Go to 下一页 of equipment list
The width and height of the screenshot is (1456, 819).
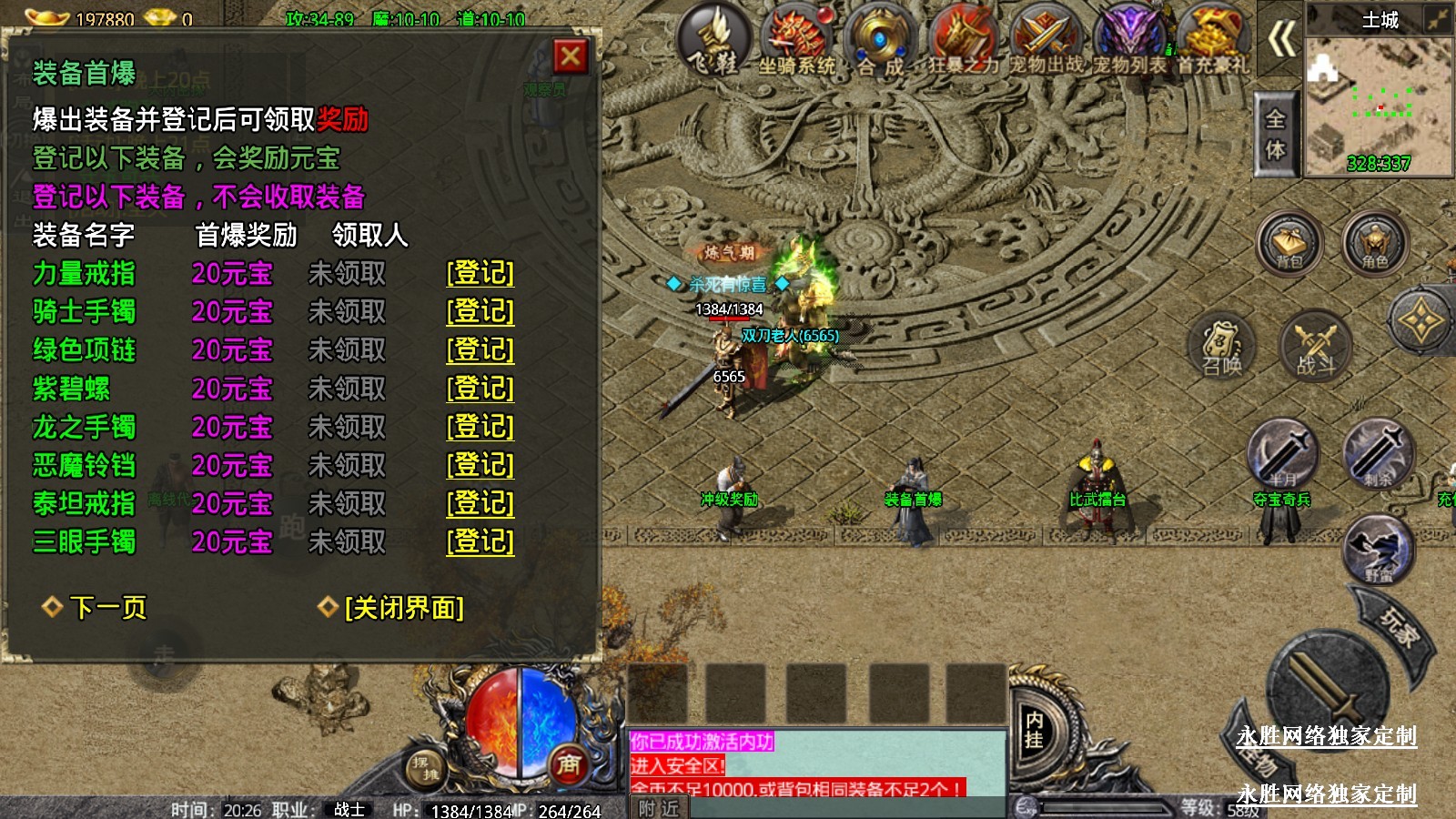[107, 607]
